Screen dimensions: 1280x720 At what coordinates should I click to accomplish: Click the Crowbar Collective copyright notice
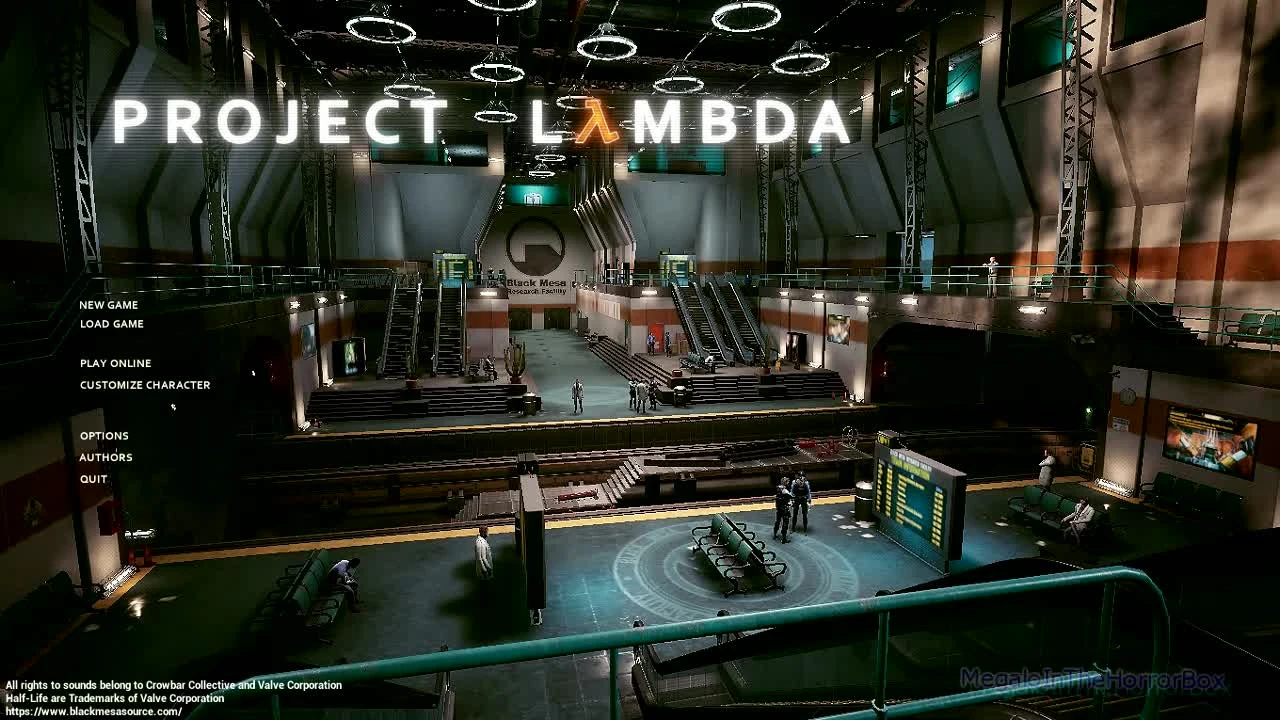click(170, 685)
